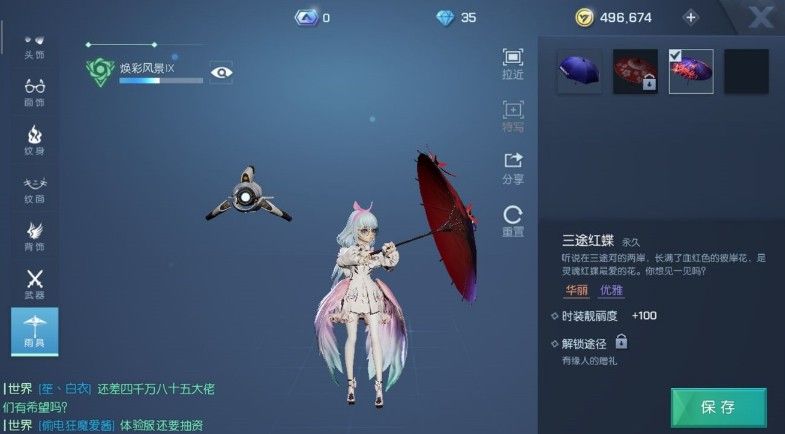Tap the 解锁途径 unlock lock icon
Screen dimensions: 785x434
[621, 342]
